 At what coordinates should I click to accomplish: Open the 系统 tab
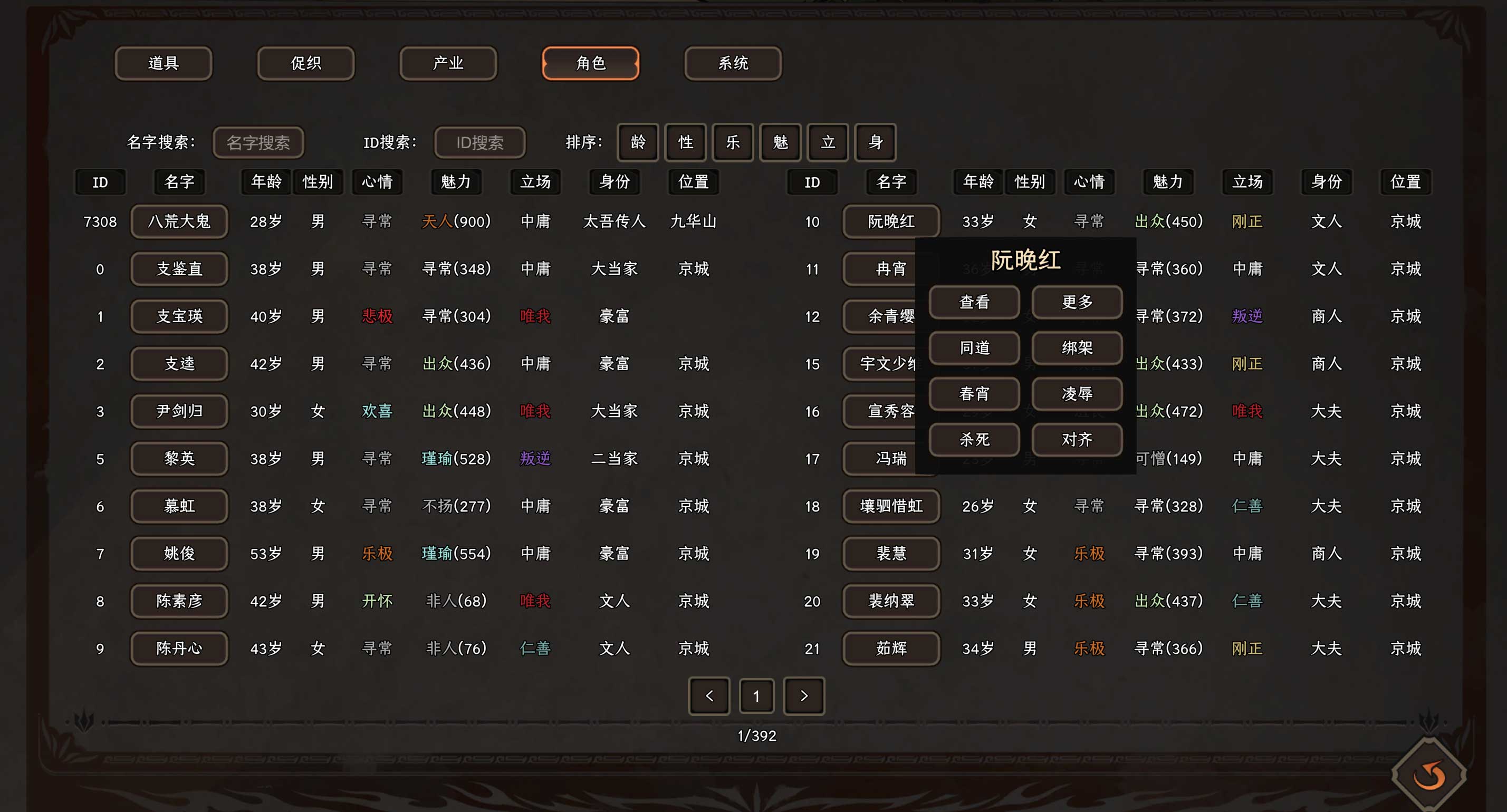click(x=733, y=63)
